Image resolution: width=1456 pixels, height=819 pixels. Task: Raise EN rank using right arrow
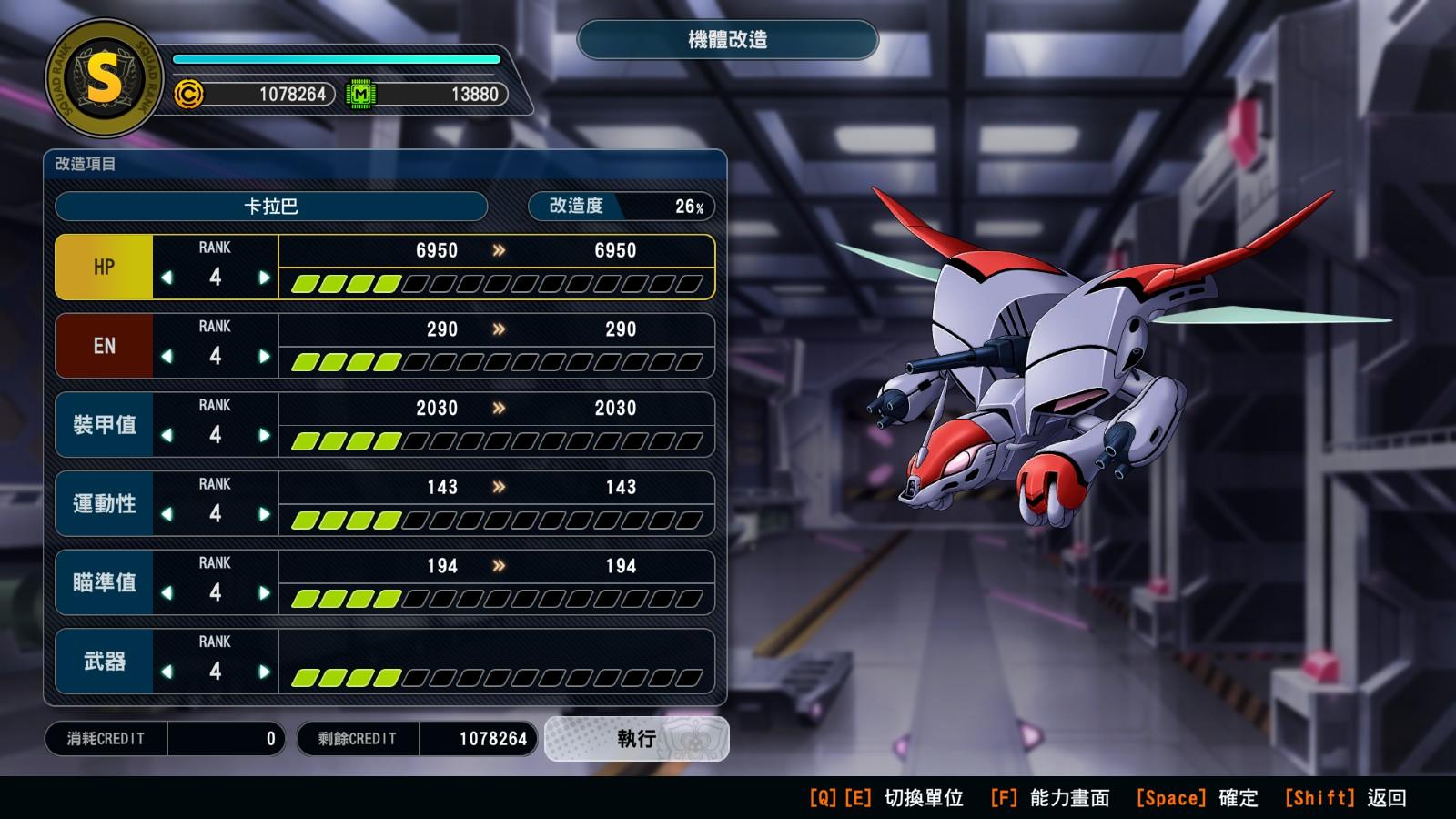click(x=264, y=357)
